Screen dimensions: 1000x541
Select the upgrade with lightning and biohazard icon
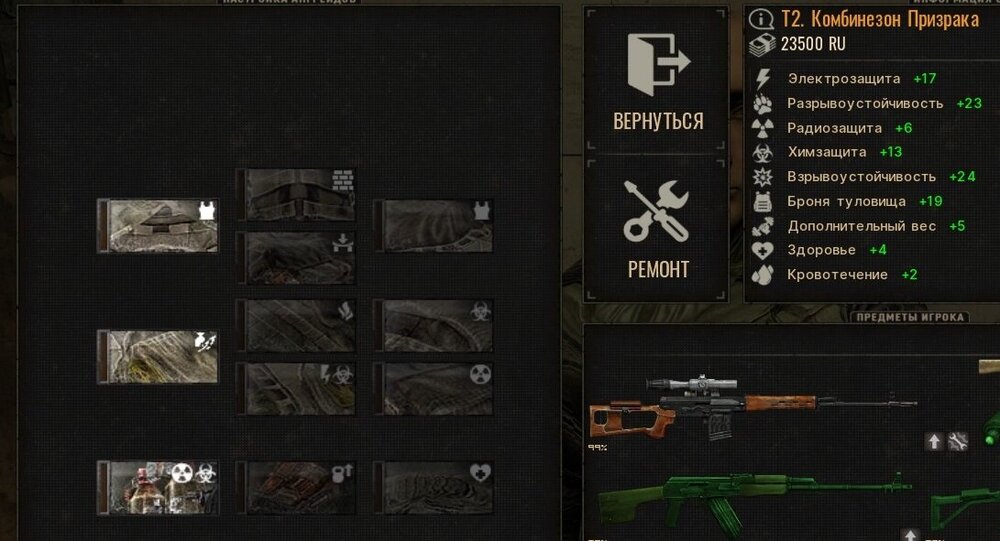click(297, 388)
